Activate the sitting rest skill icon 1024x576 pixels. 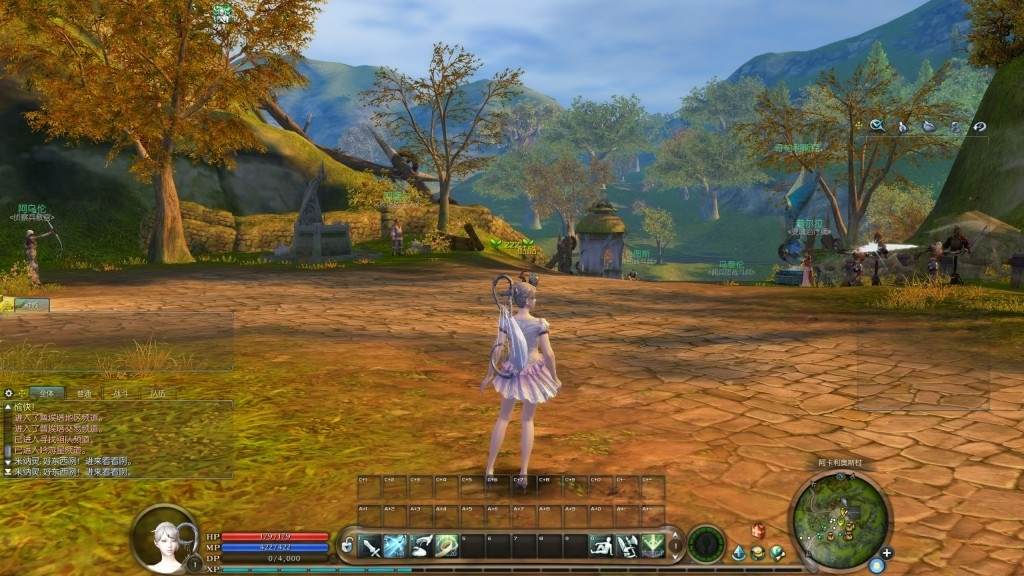point(601,546)
